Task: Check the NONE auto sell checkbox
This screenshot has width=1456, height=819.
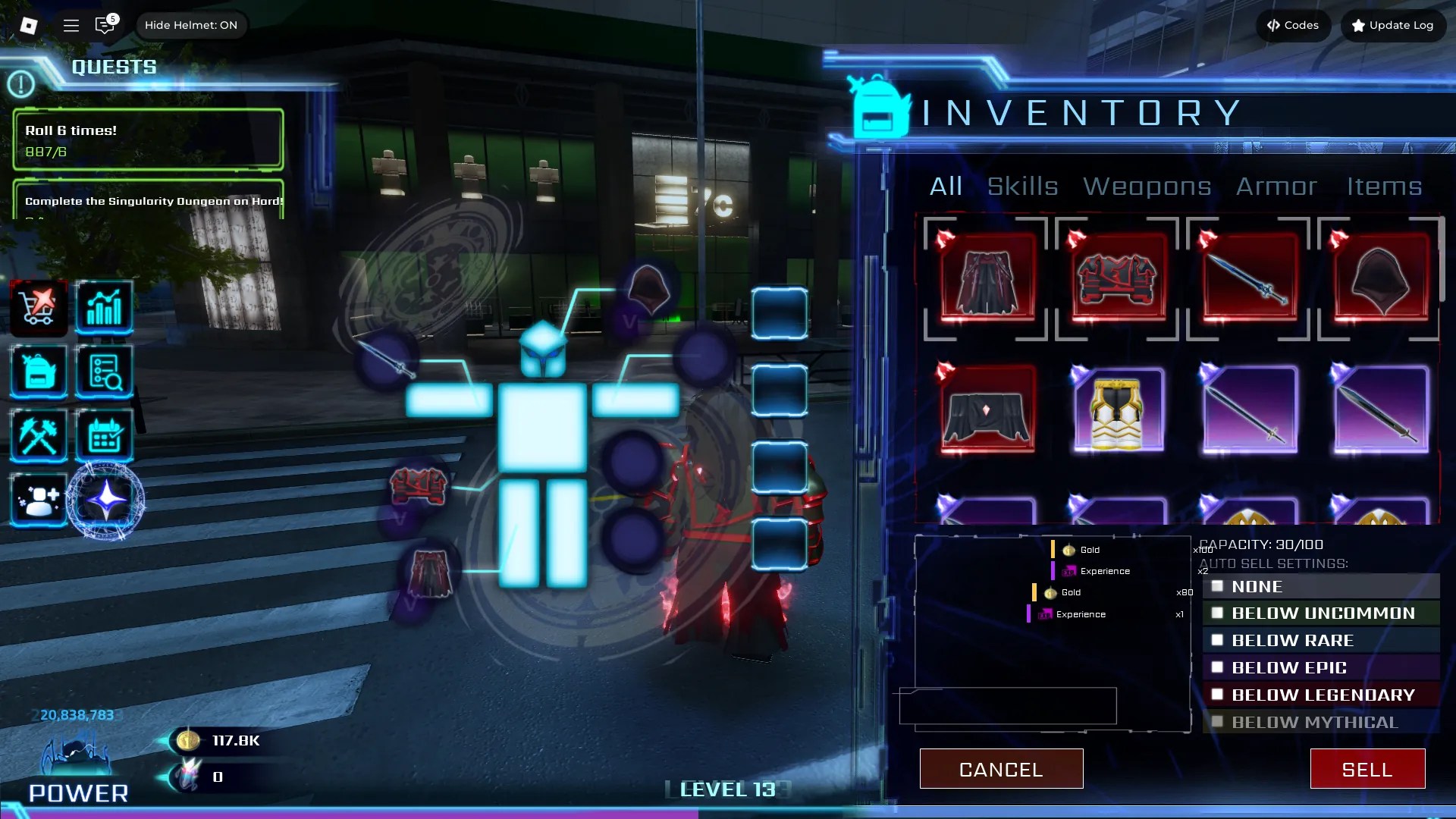Action: coord(1218,586)
